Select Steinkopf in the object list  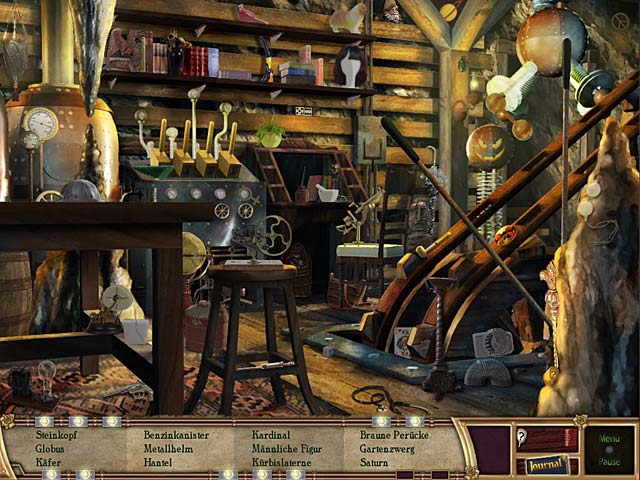[57, 435]
